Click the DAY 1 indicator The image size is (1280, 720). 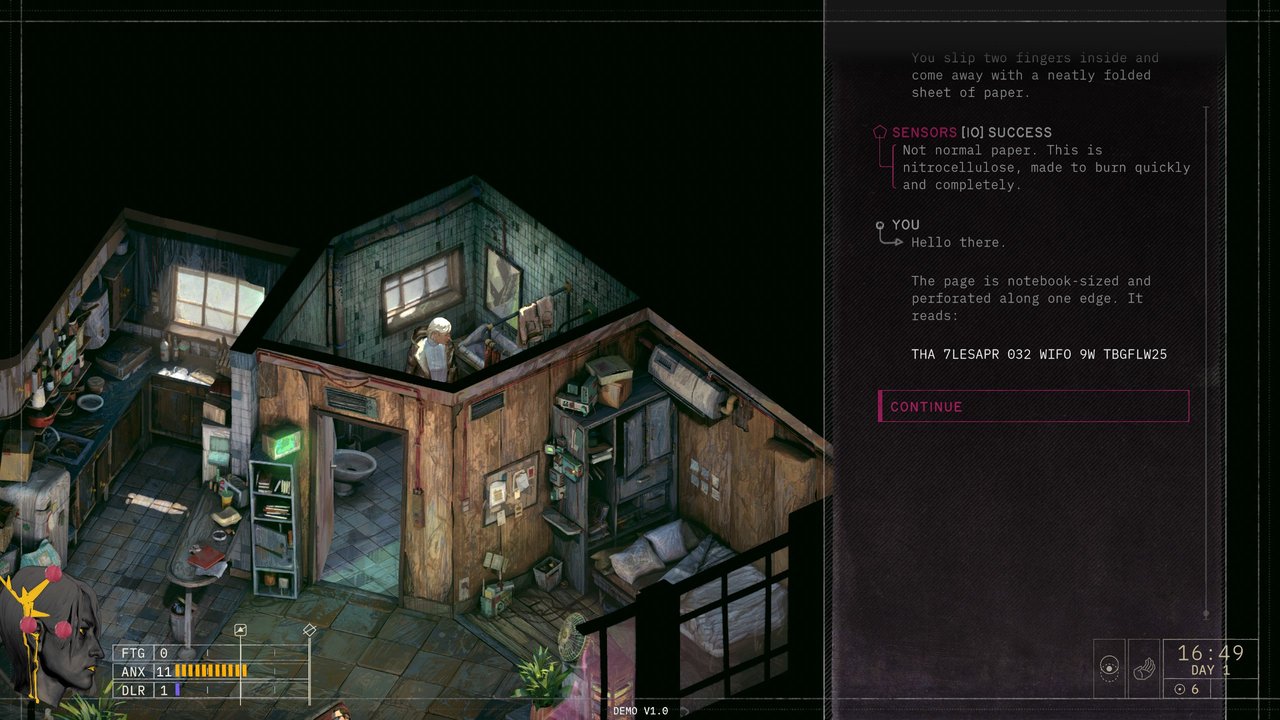pos(1212,671)
